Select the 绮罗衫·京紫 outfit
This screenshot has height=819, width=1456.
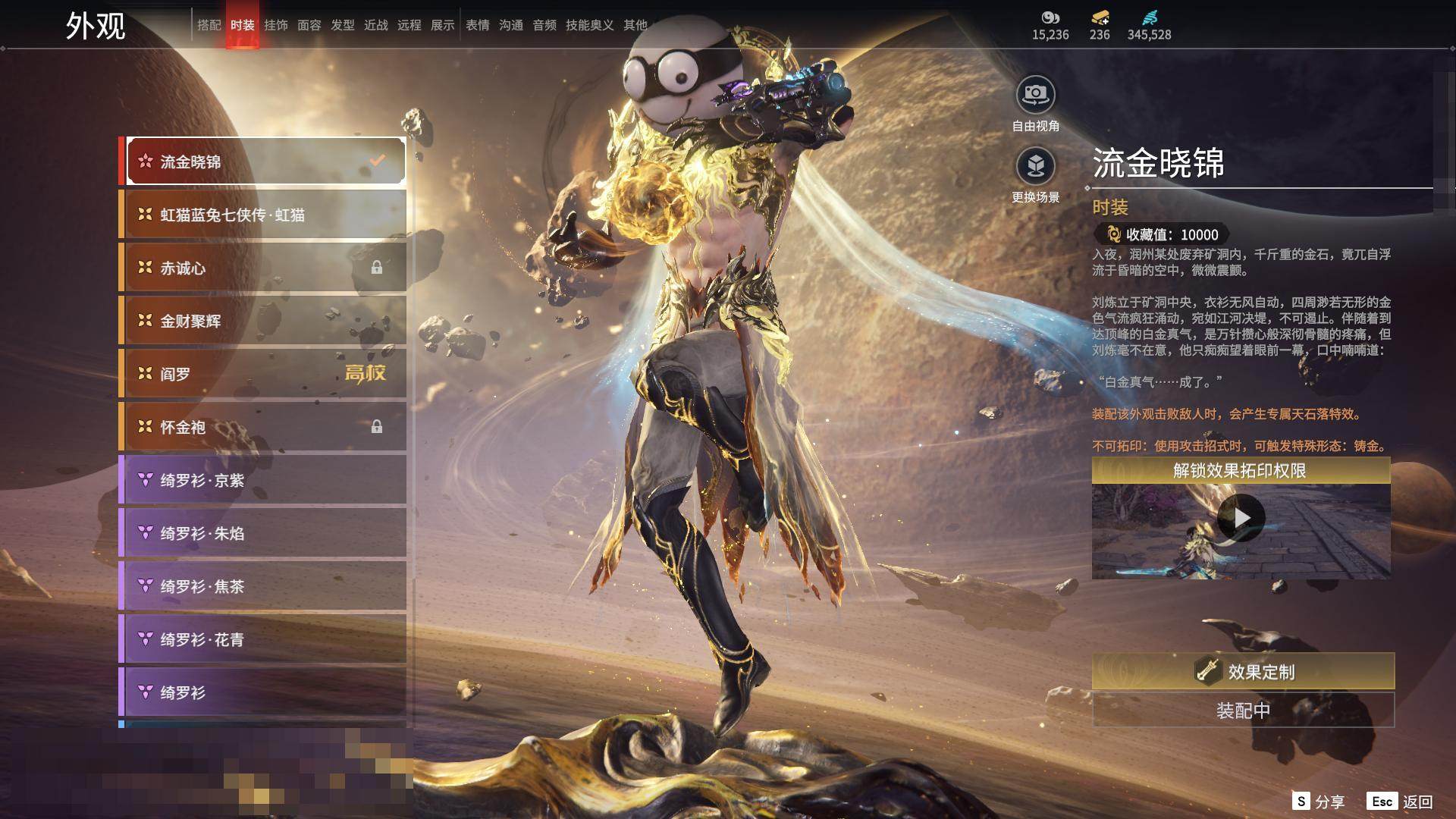coord(265,480)
